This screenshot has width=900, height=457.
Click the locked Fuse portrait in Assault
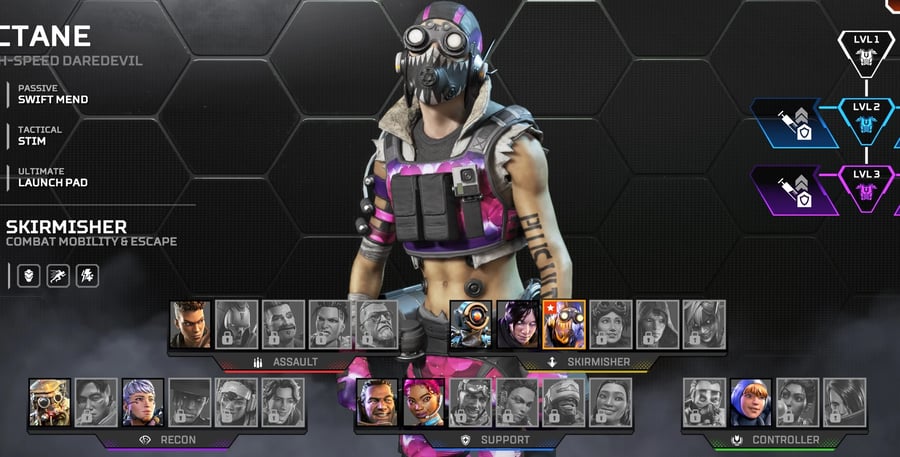378,325
